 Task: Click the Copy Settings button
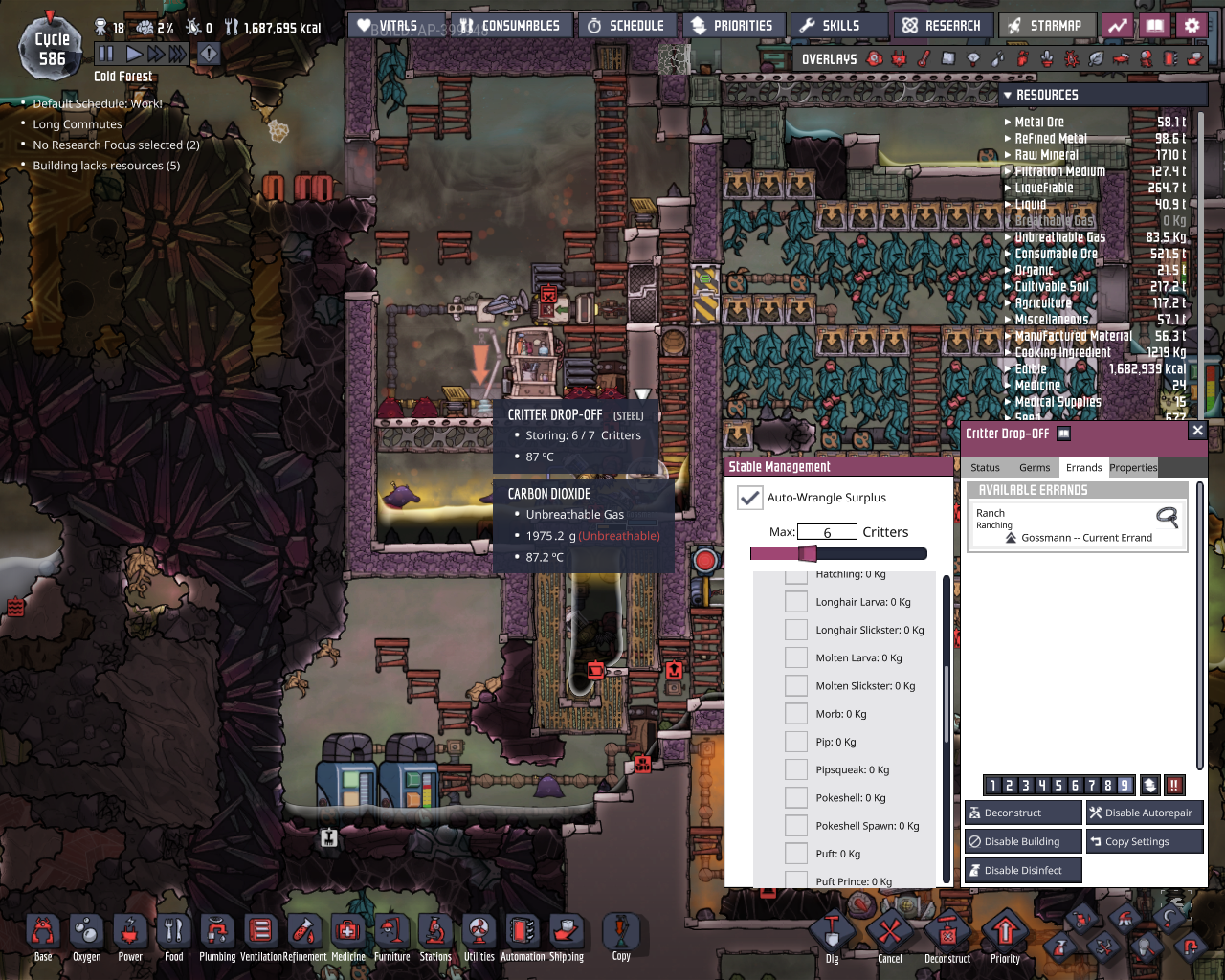pyautogui.click(x=1144, y=841)
